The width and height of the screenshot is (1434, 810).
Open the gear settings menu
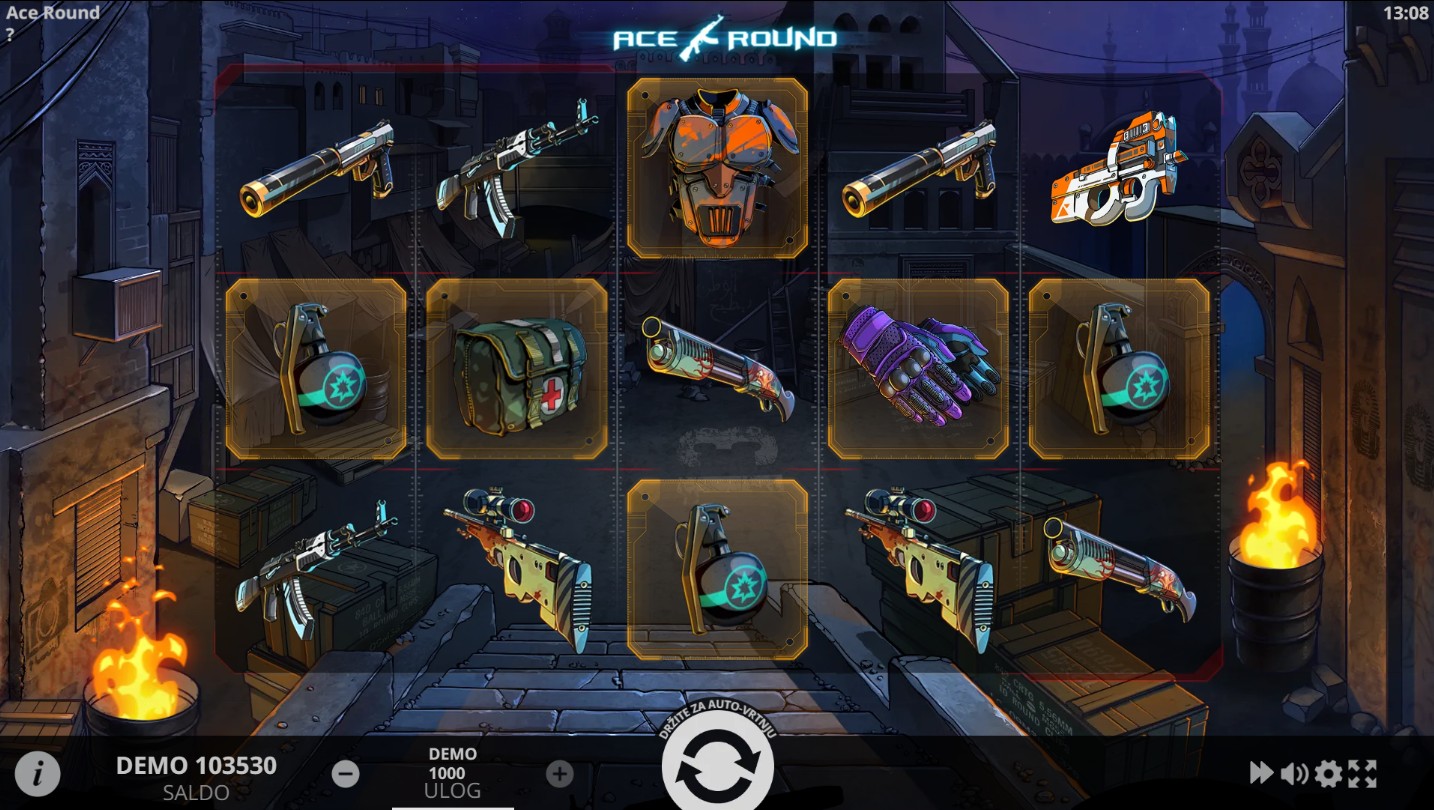[x=1328, y=773]
